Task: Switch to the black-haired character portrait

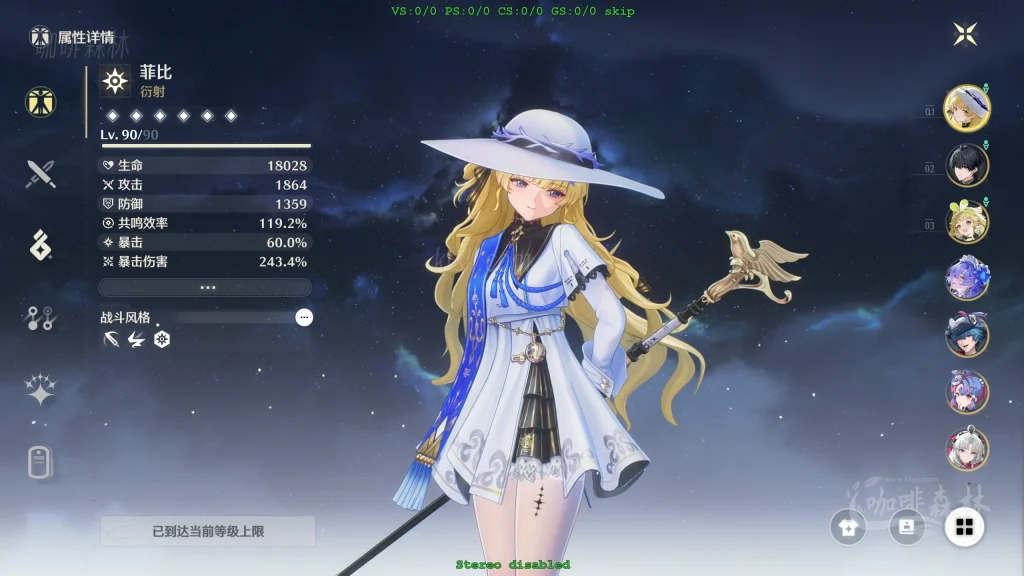Action: pyautogui.click(x=967, y=165)
